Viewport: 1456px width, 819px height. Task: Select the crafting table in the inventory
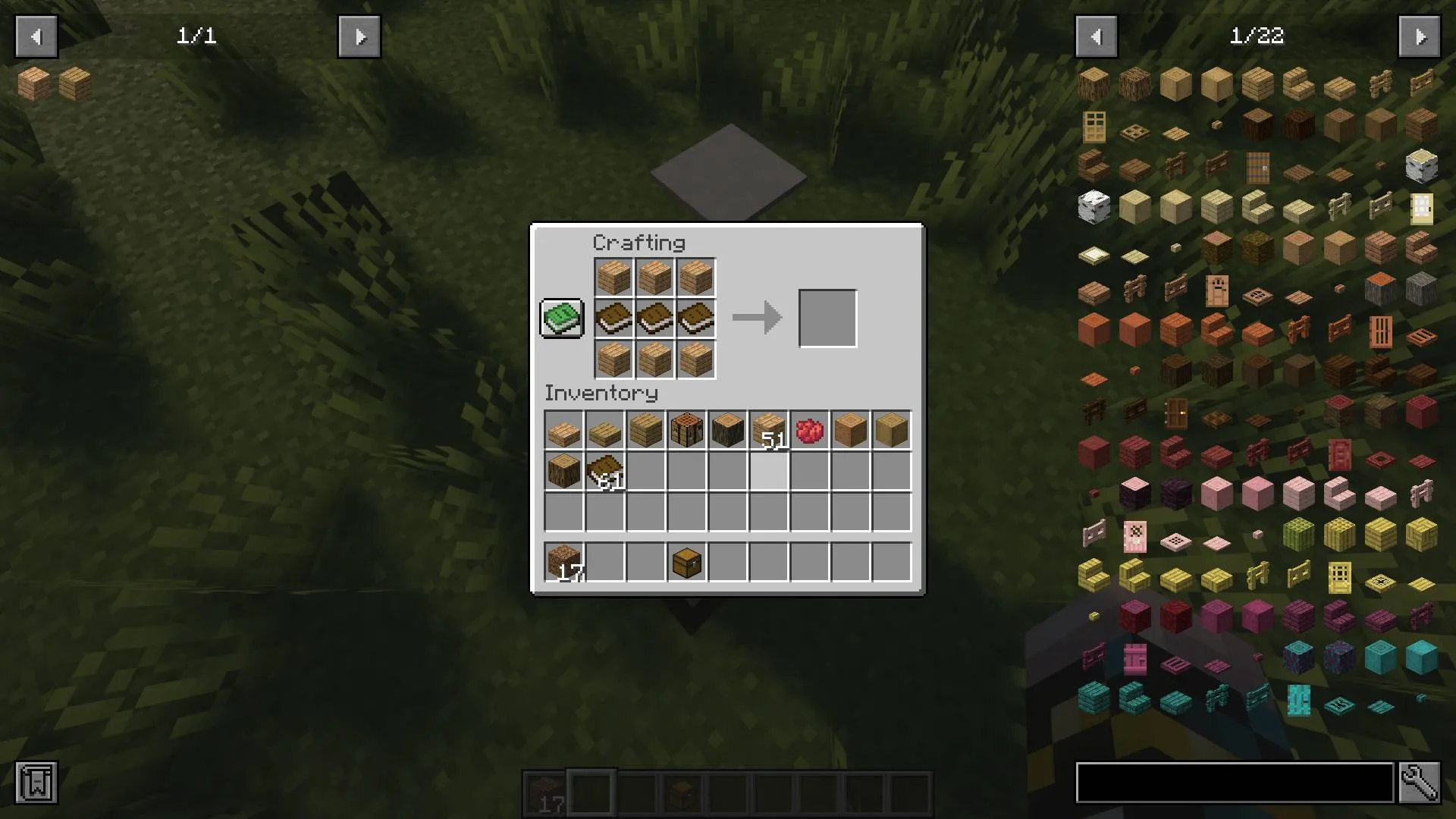[687, 430]
